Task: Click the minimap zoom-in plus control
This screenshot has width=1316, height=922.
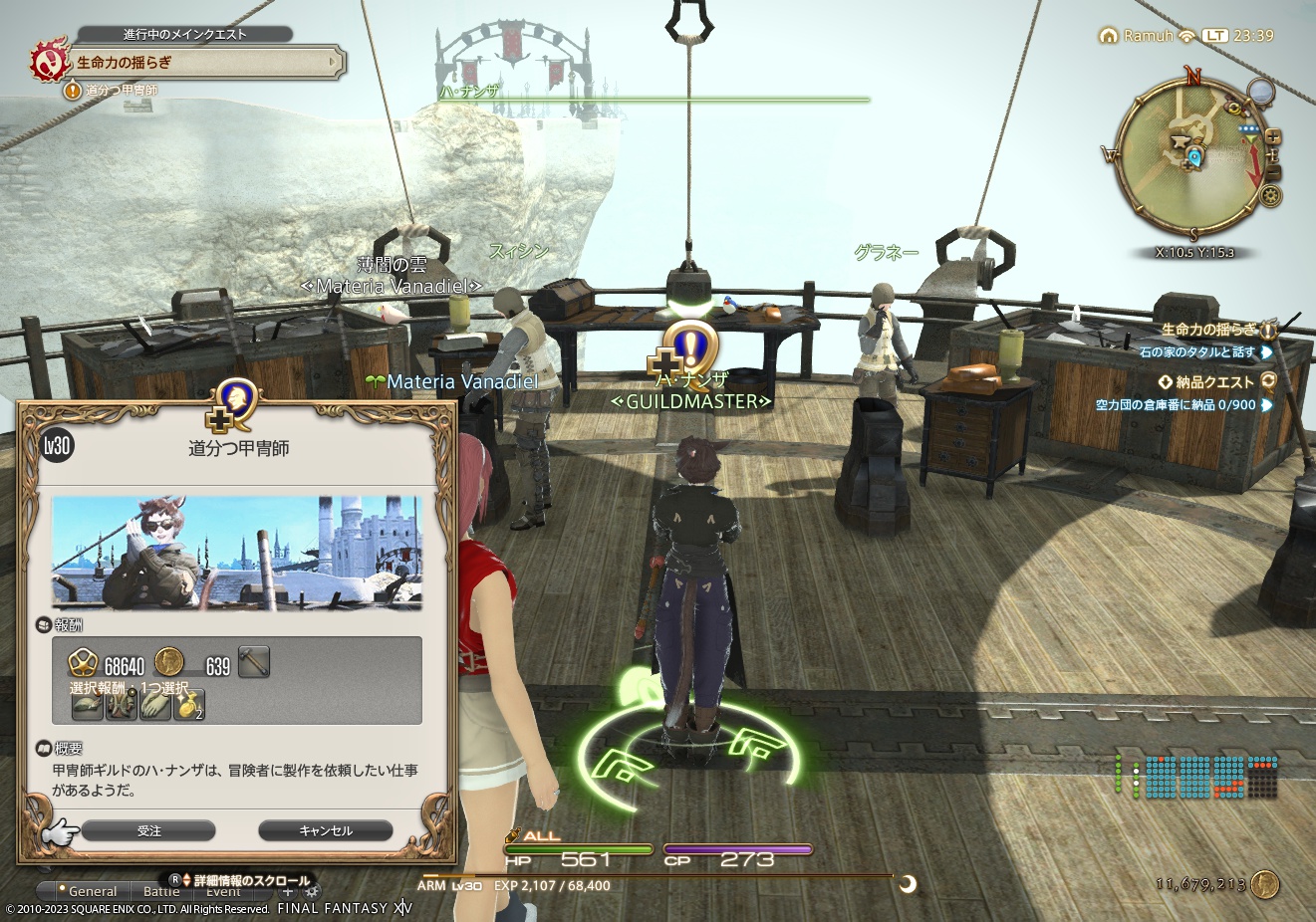Action: click(1273, 136)
